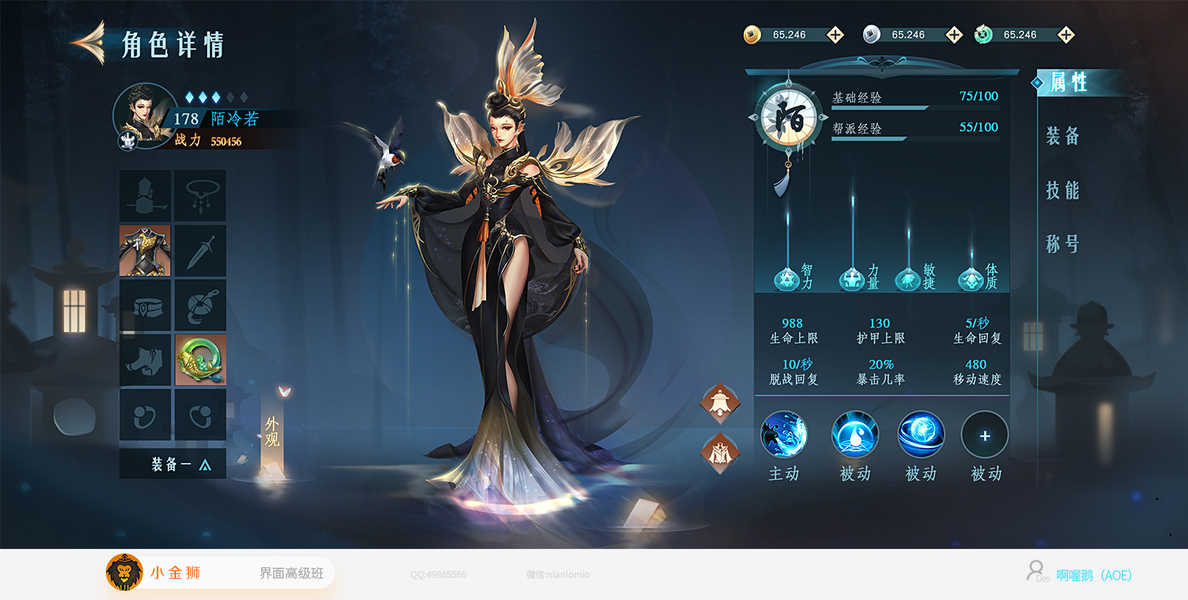Click the bell-shaped diamond icon beside the character
The width and height of the screenshot is (1188, 600).
pyautogui.click(x=719, y=403)
